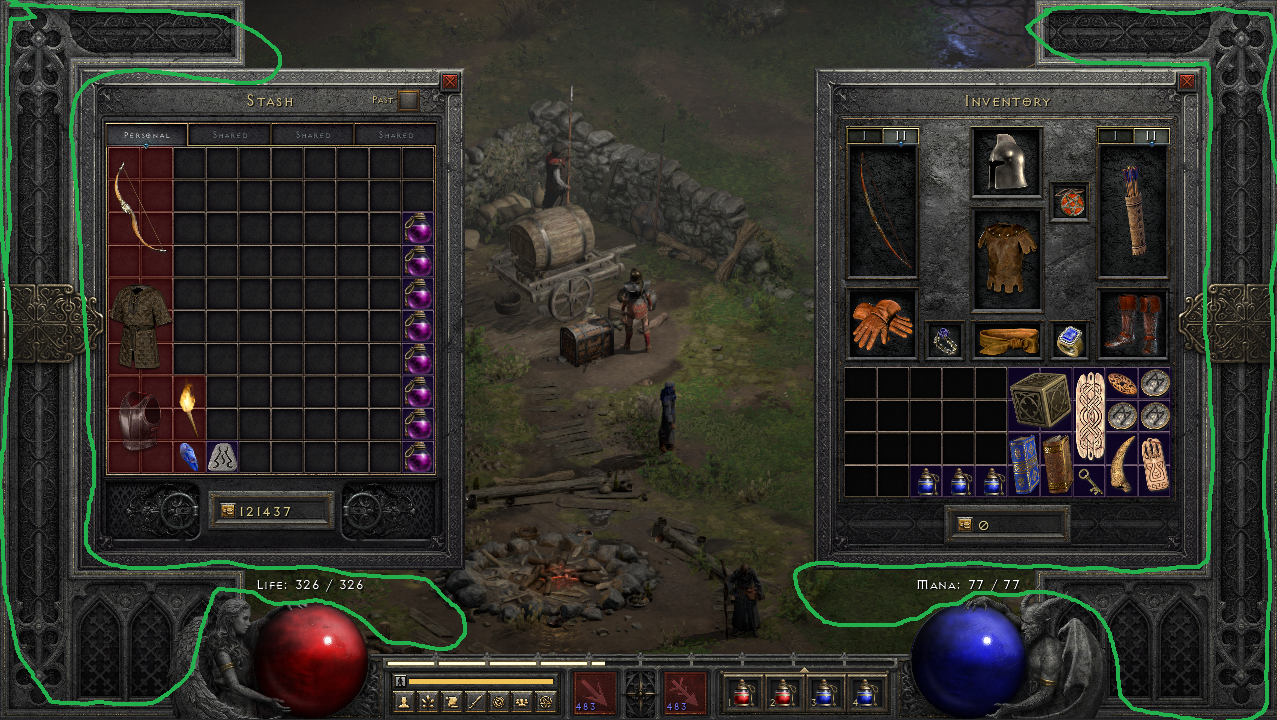The image size is (1277, 720).
Task: Select the blue gem in the stash
Action: 189,457
